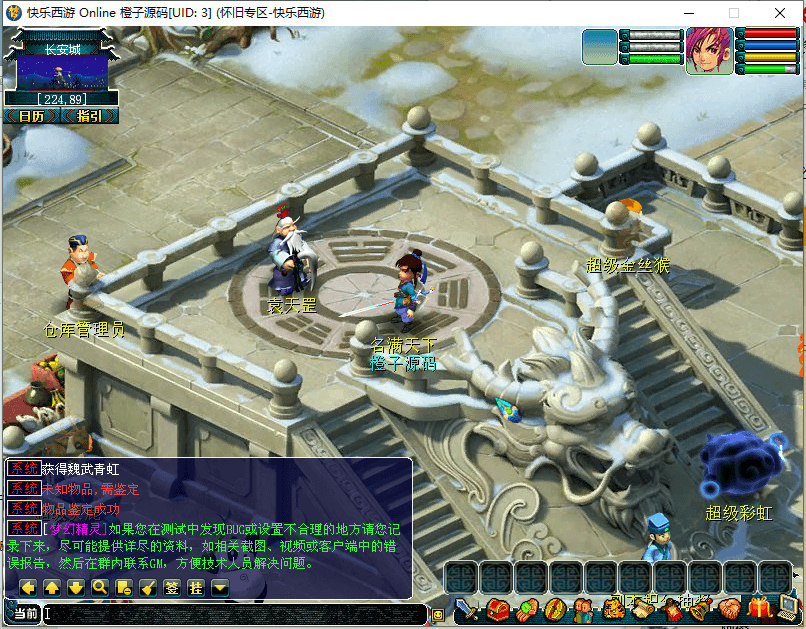Click the left arrow chat button
Viewport: 806px width, 629px height.
tap(28, 588)
